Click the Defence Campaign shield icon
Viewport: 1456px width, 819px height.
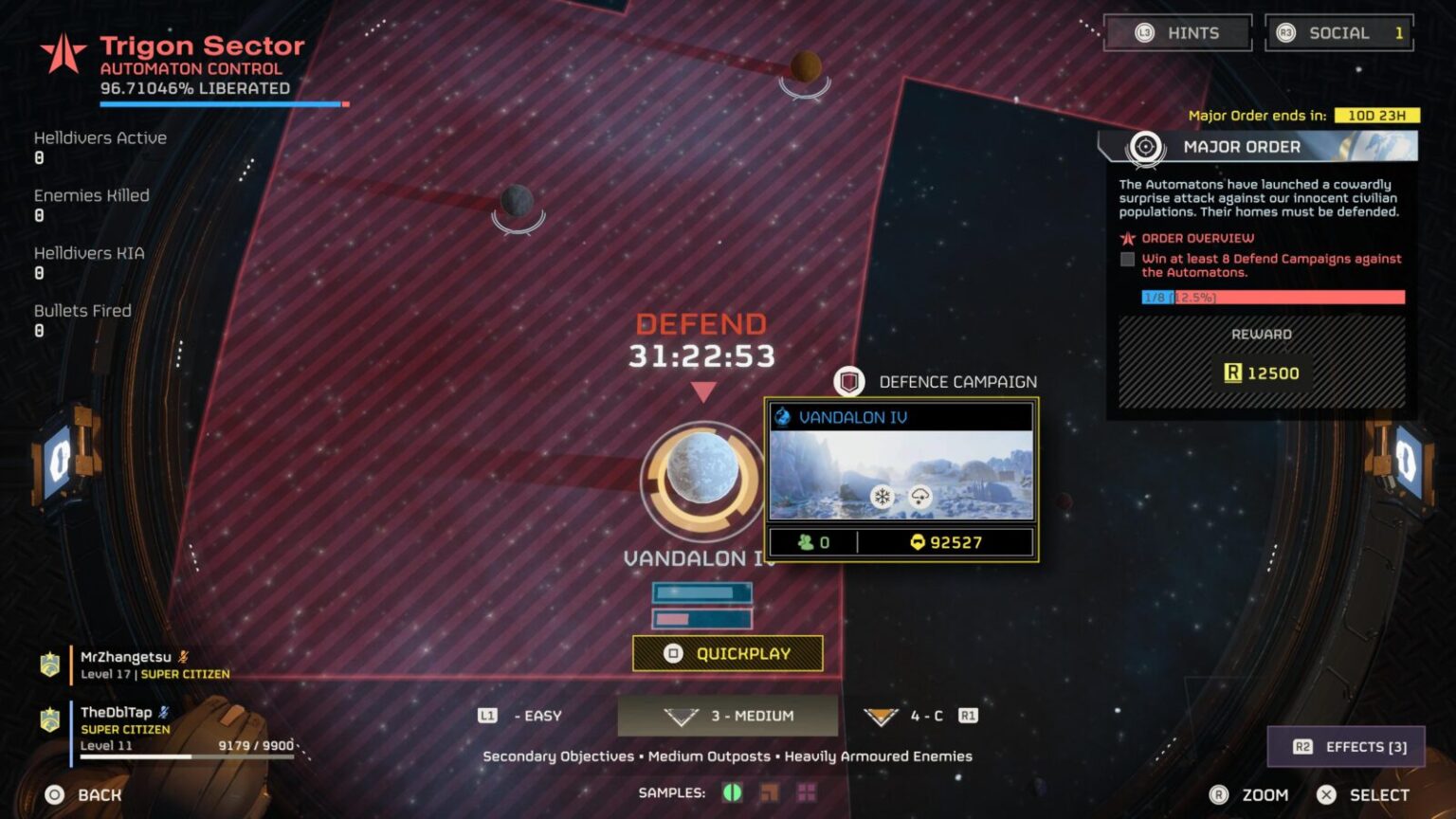[848, 381]
